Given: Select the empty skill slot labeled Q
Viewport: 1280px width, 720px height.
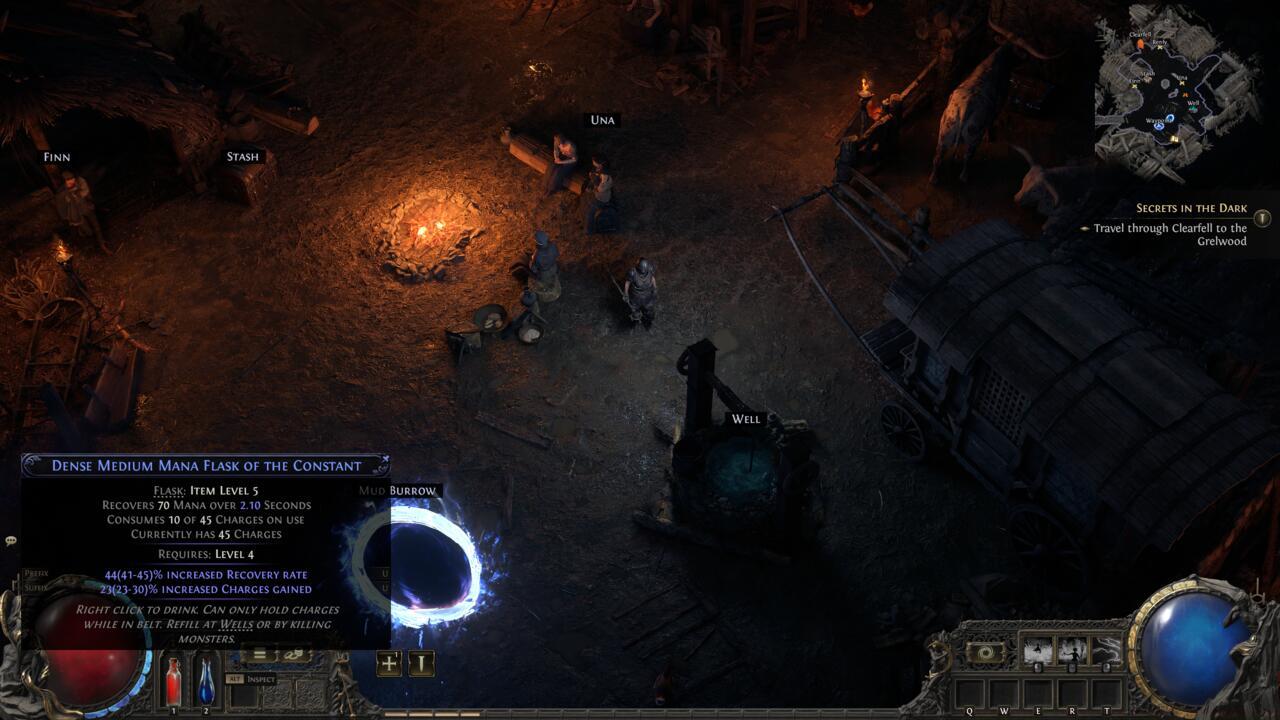Looking at the screenshot, I should coord(969,692).
